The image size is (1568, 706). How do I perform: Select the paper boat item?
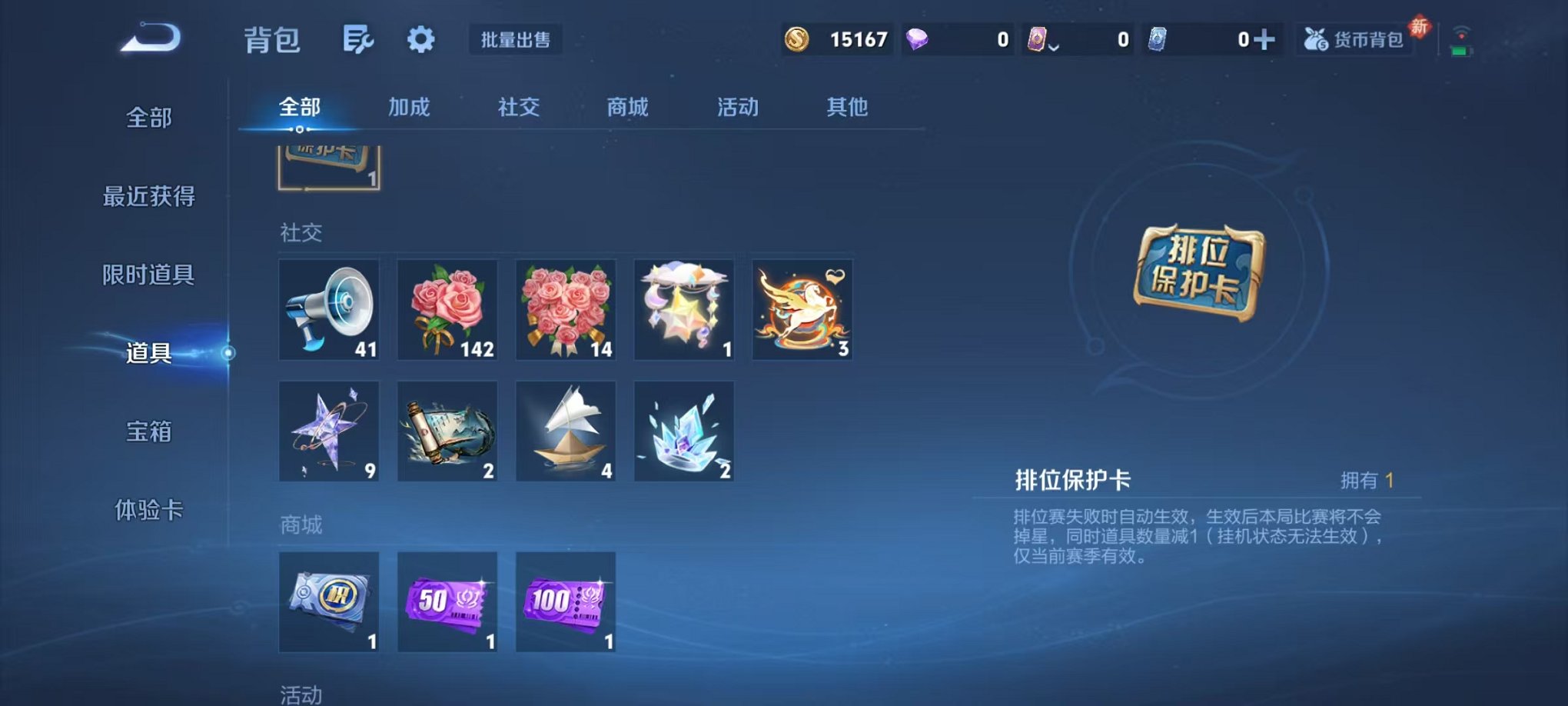(566, 431)
